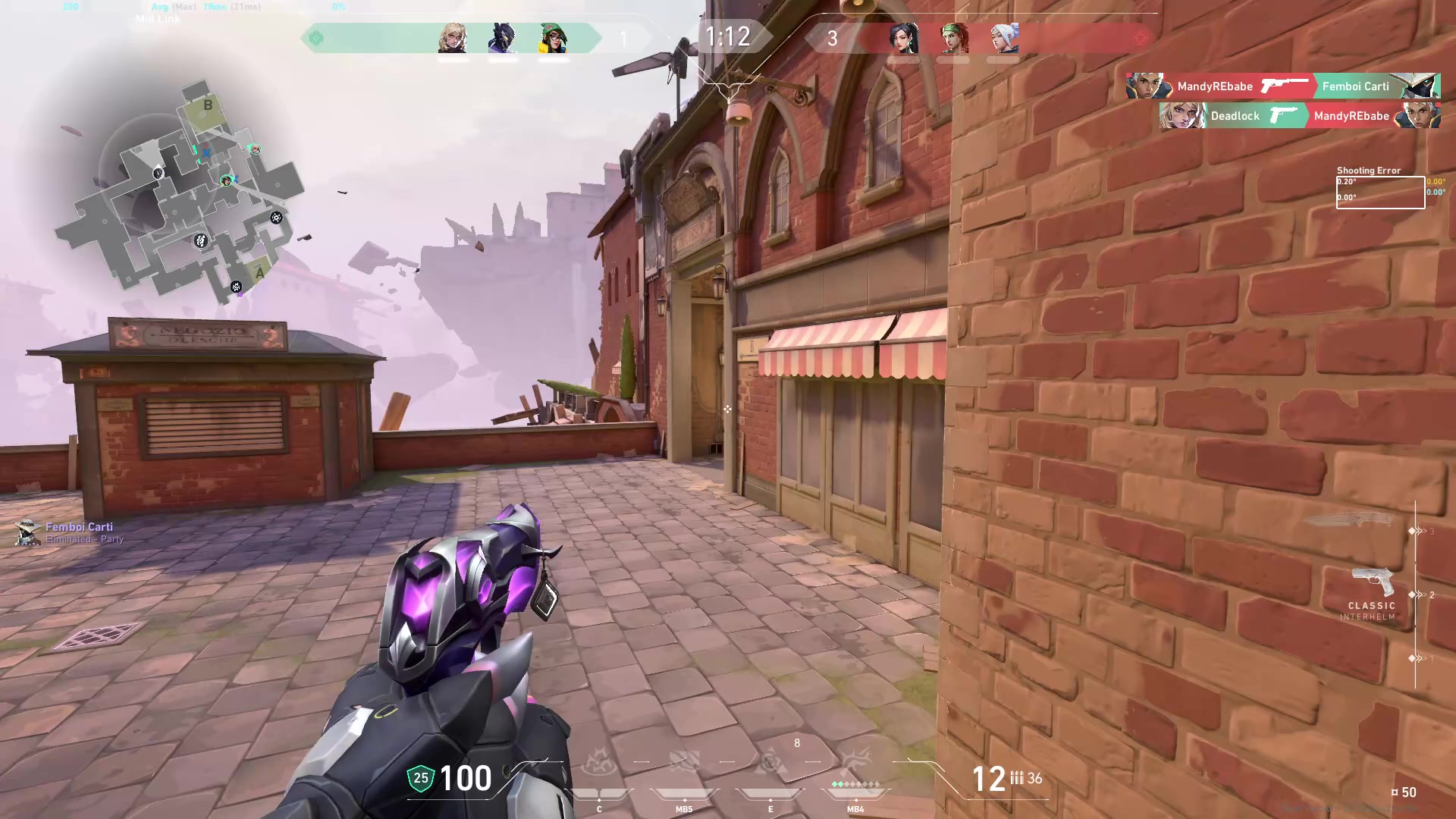1456x819 pixels.
Task: Click Killjoy's portrait in the team bar
Action: (x=553, y=38)
